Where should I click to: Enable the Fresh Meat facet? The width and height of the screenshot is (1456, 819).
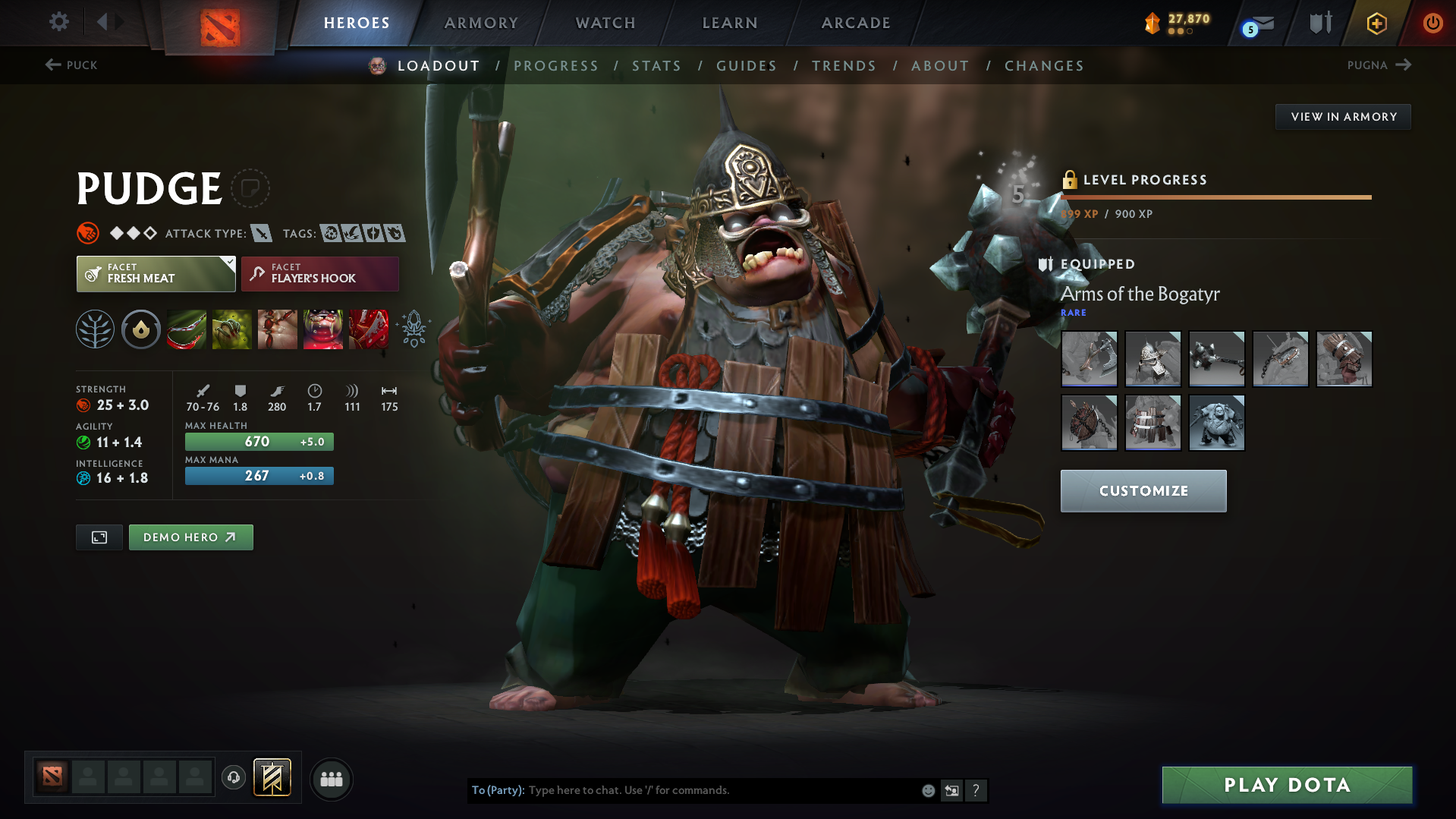tap(156, 273)
